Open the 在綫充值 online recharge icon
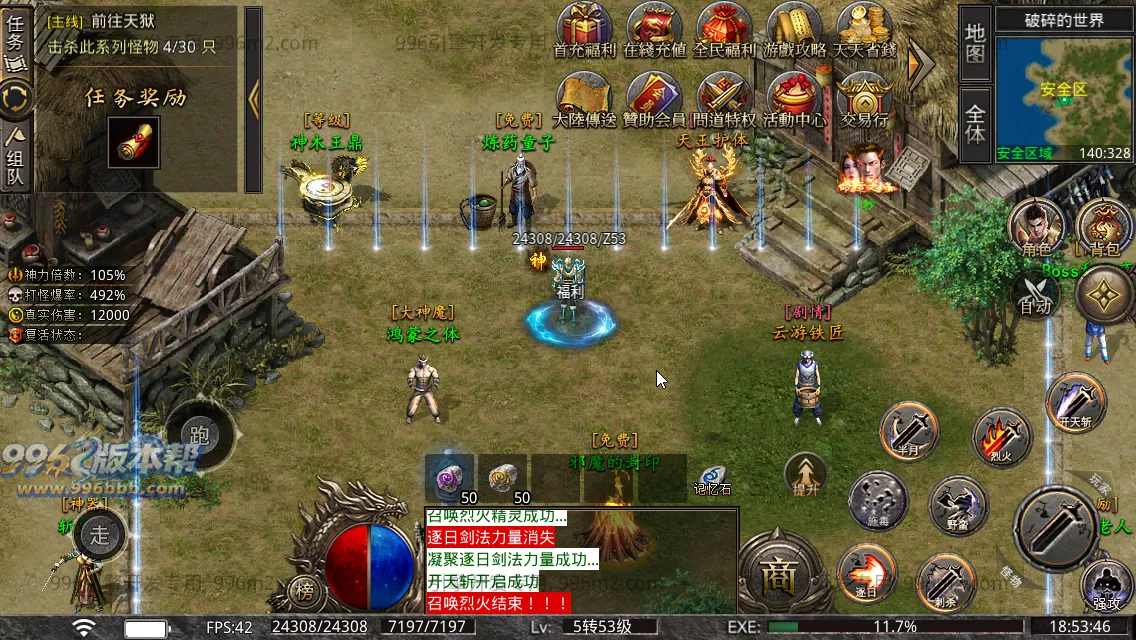Viewport: 1136px width, 640px height. 655,28
